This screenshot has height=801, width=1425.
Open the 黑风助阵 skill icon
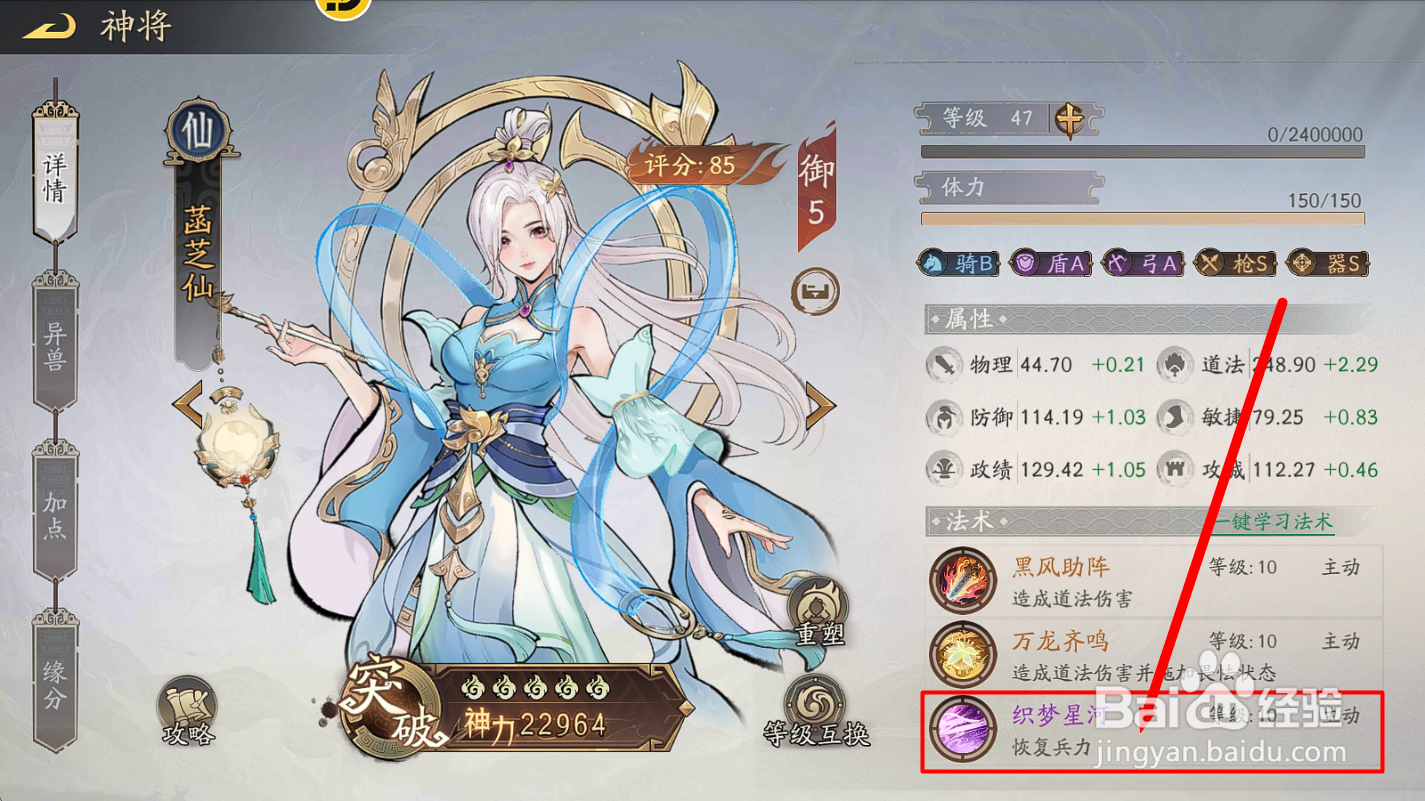962,582
